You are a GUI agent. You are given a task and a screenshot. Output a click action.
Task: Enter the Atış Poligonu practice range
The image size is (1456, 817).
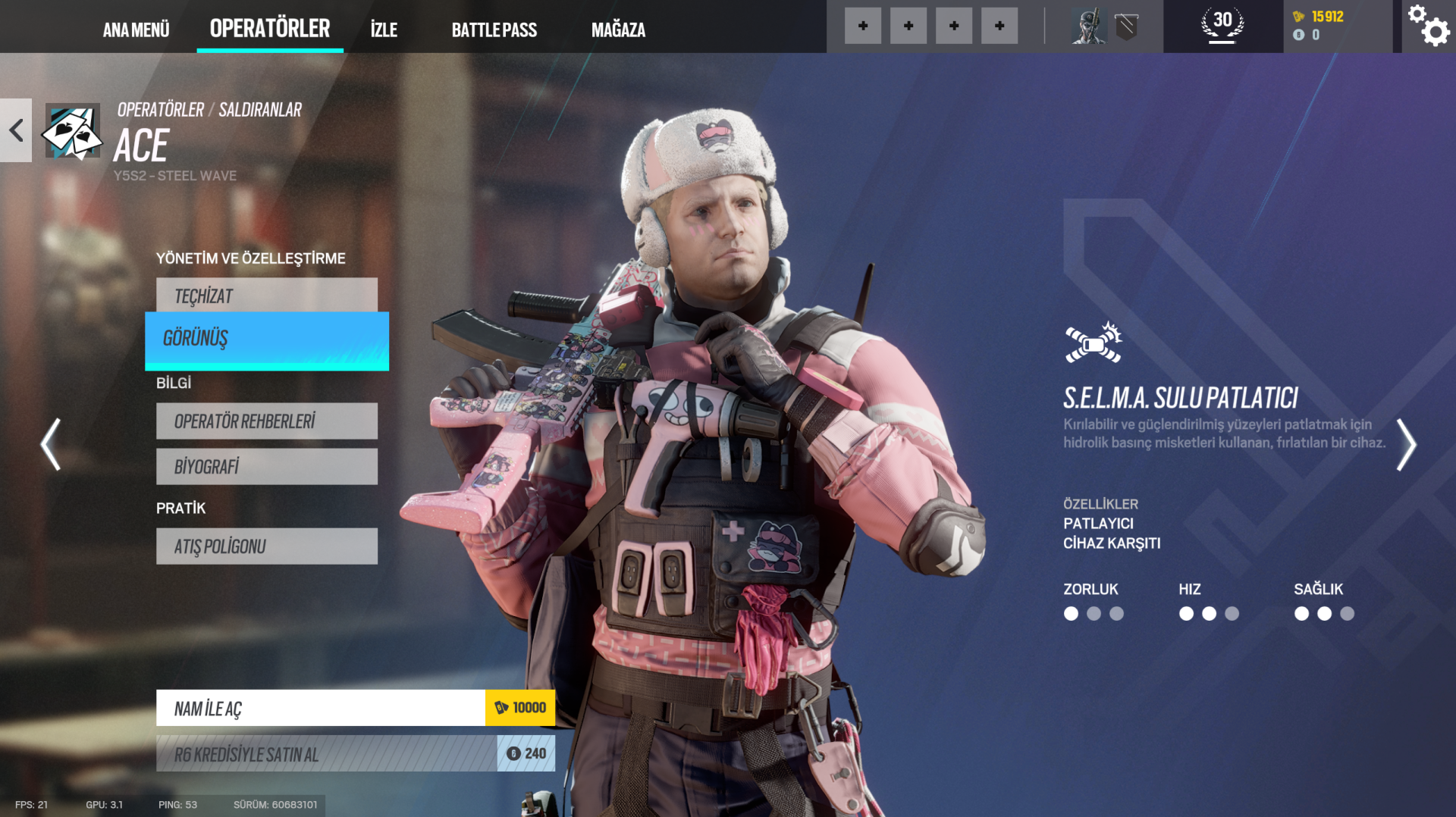[x=267, y=546]
